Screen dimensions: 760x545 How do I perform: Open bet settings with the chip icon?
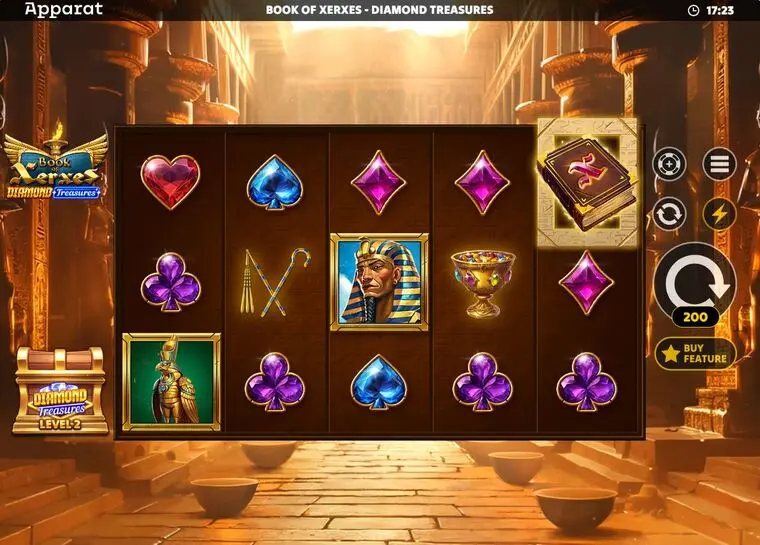[x=669, y=163]
